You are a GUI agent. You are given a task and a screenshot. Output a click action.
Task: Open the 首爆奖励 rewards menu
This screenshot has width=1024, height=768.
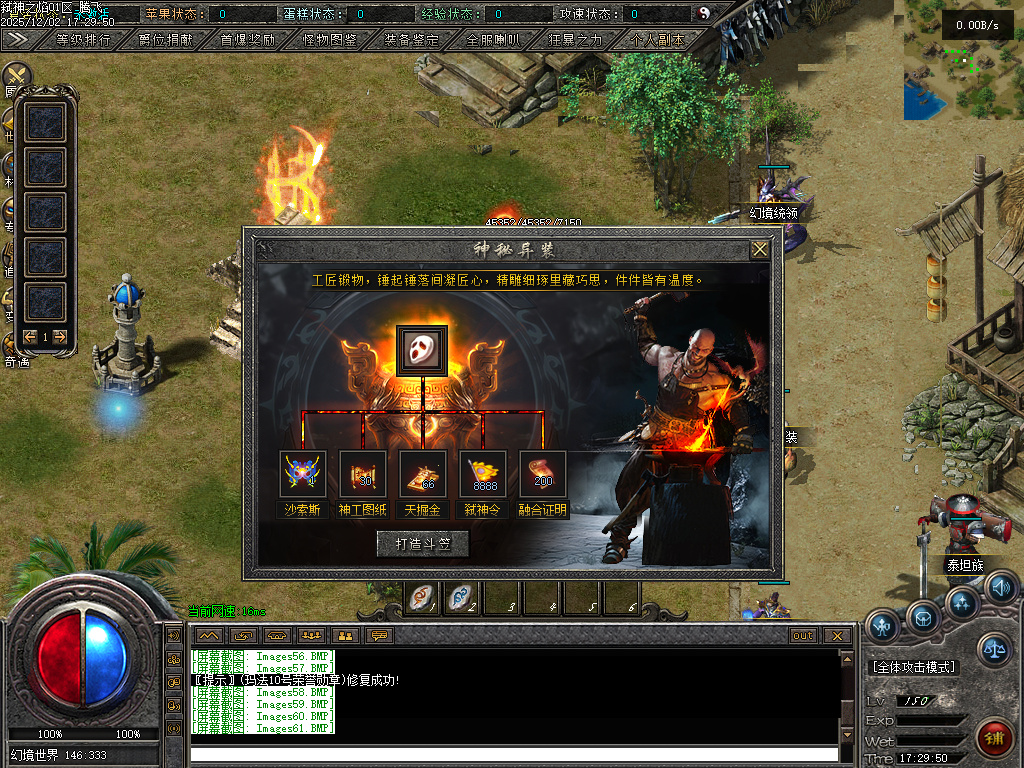pyautogui.click(x=247, y=40)
